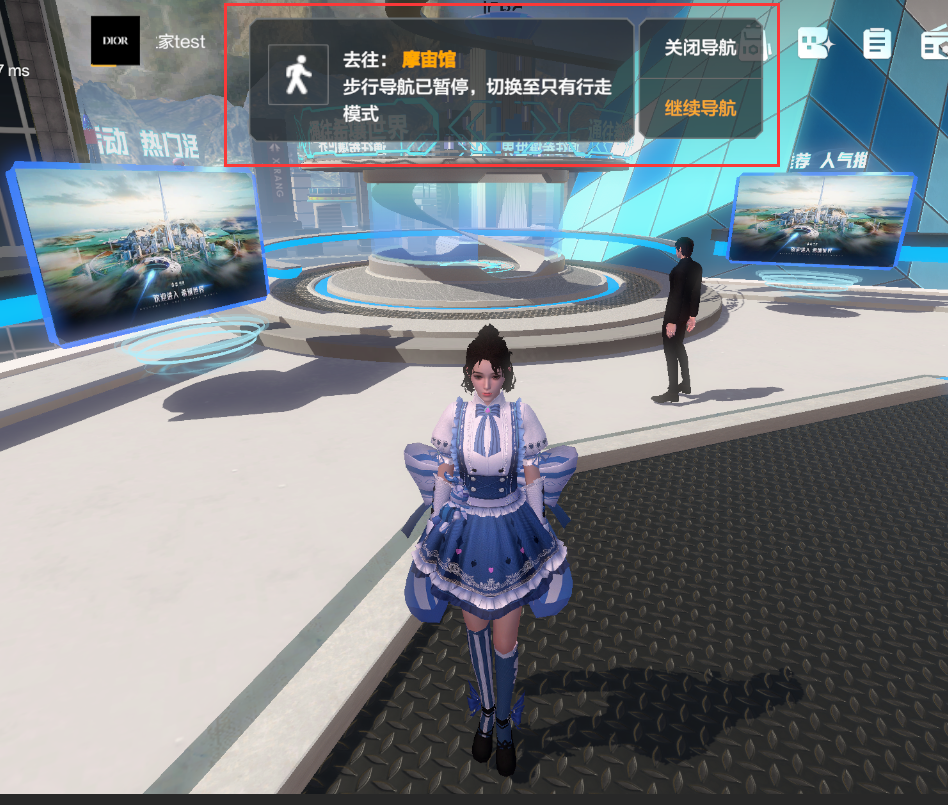
Task: Open the 摩宙馆 destination link
Action: (429, 60)
